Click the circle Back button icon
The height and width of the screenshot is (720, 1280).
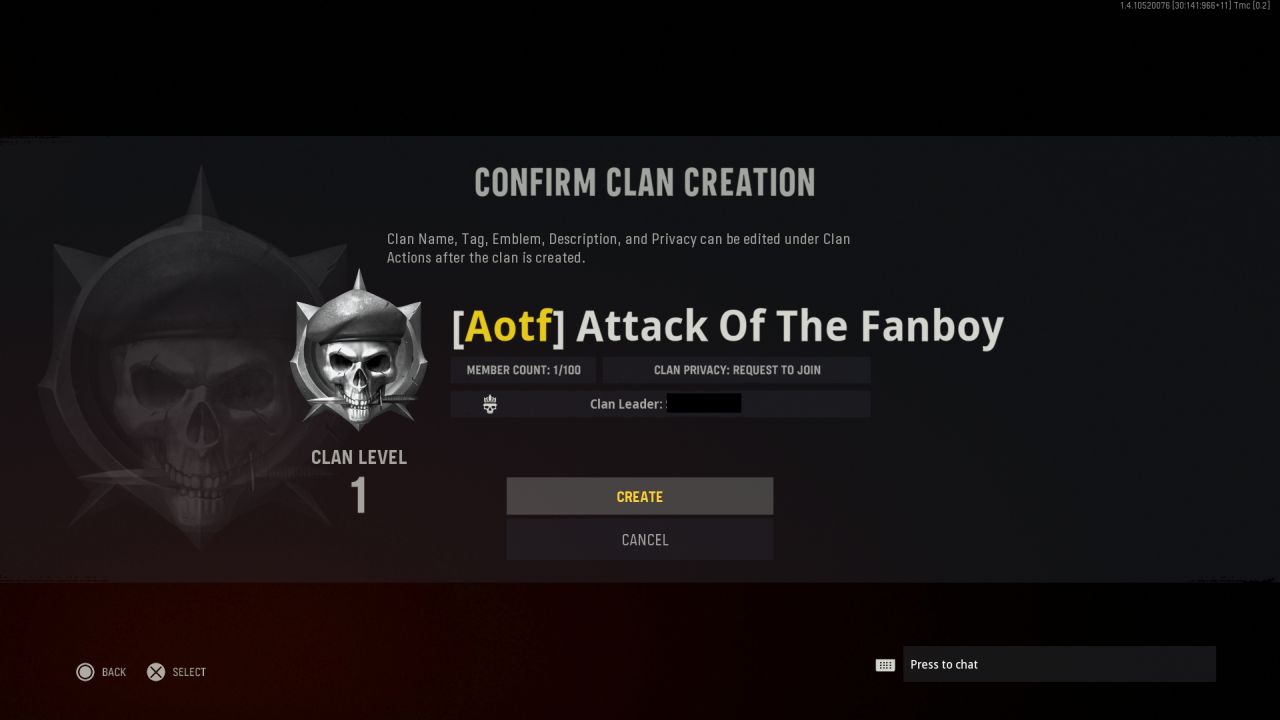(86, 672)
